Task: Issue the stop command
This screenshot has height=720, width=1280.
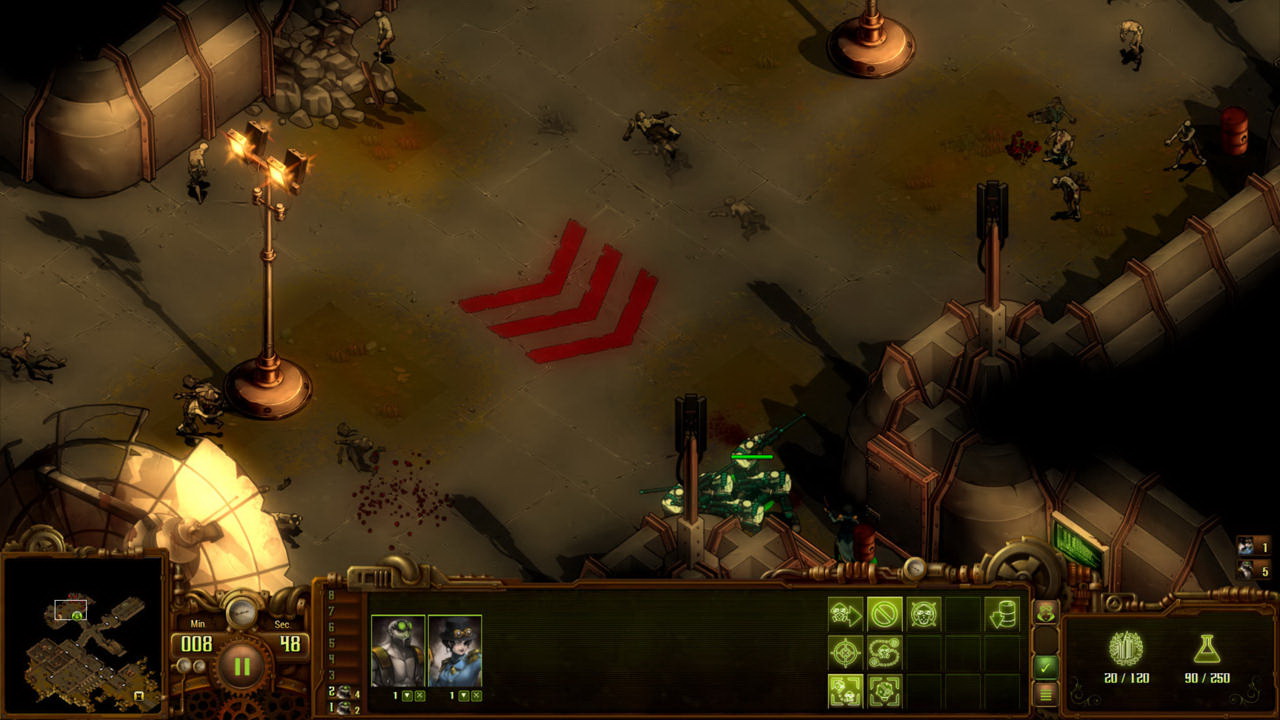Action: point(884,614)
